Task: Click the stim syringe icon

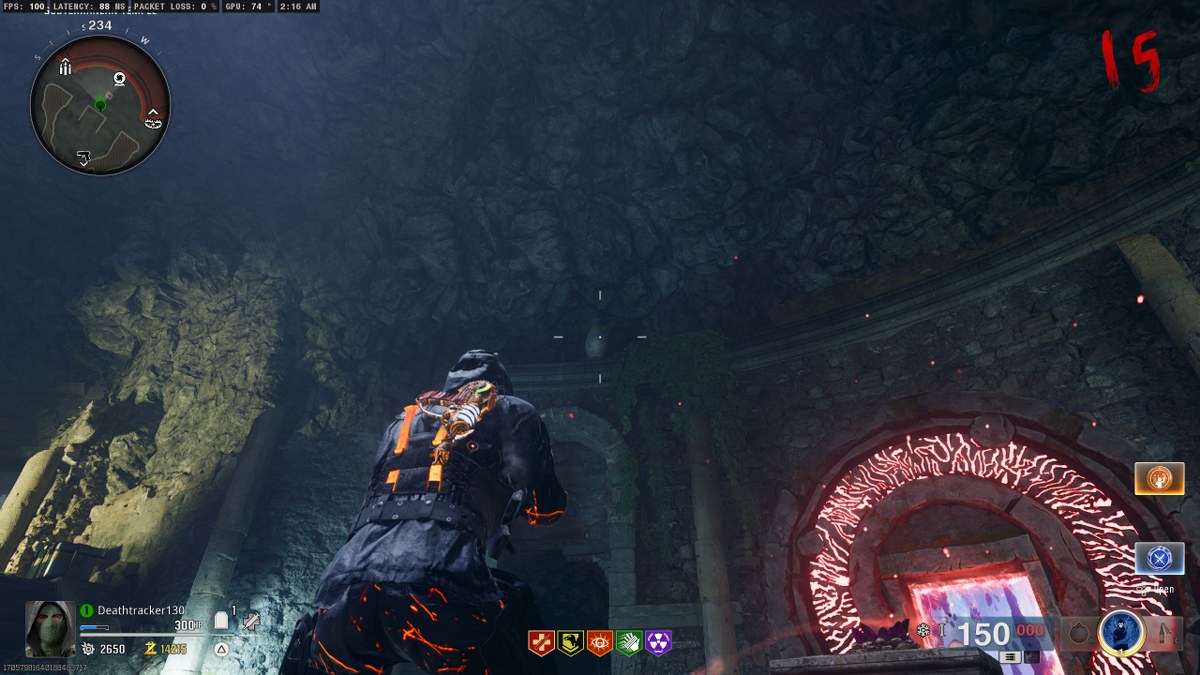Action: pos(250,621)
